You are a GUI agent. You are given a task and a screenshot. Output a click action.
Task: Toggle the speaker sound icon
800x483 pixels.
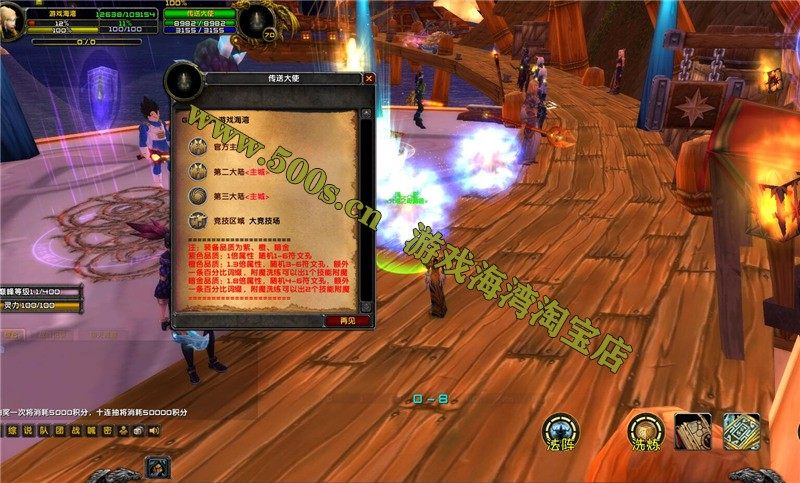click(x=153, y=430)
